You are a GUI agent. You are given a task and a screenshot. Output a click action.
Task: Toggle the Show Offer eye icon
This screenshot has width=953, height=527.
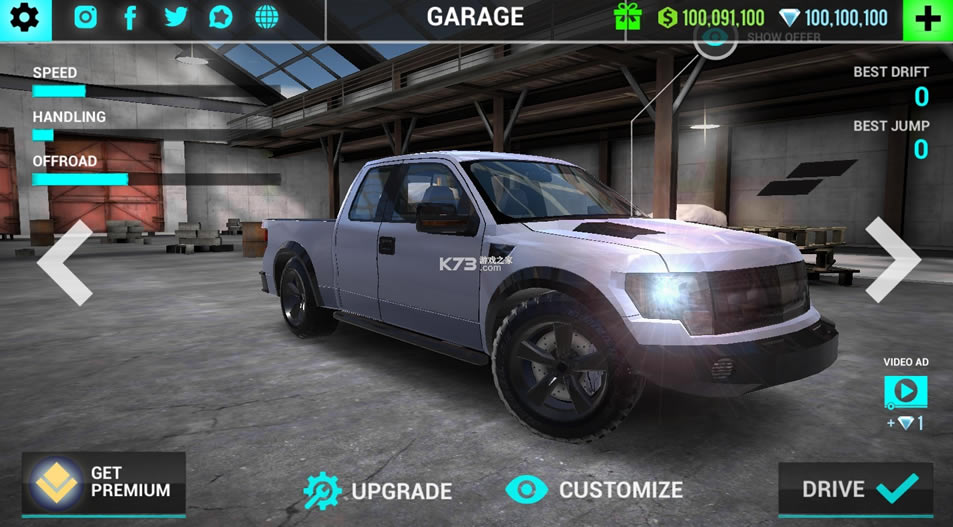point(715,38)
